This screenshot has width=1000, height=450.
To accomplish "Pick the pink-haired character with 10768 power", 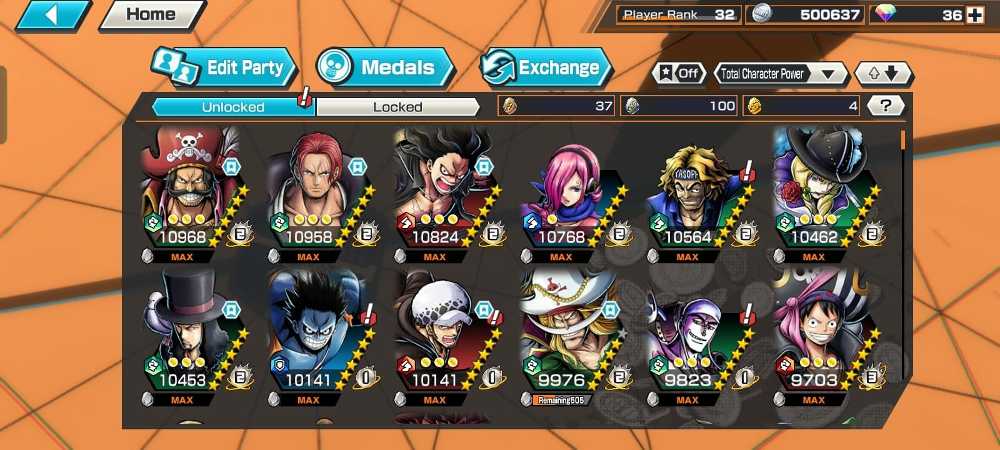I will (x=561, y=190).
